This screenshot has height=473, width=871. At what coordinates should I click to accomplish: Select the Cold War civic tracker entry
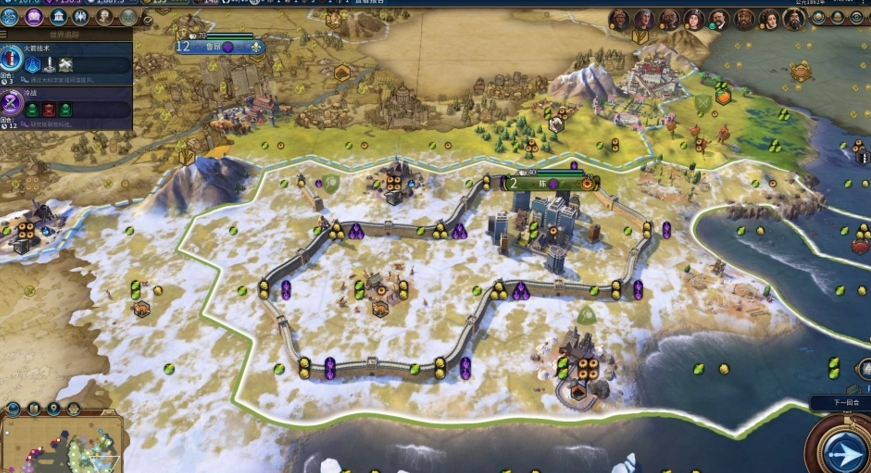click(x=66, y=106)
